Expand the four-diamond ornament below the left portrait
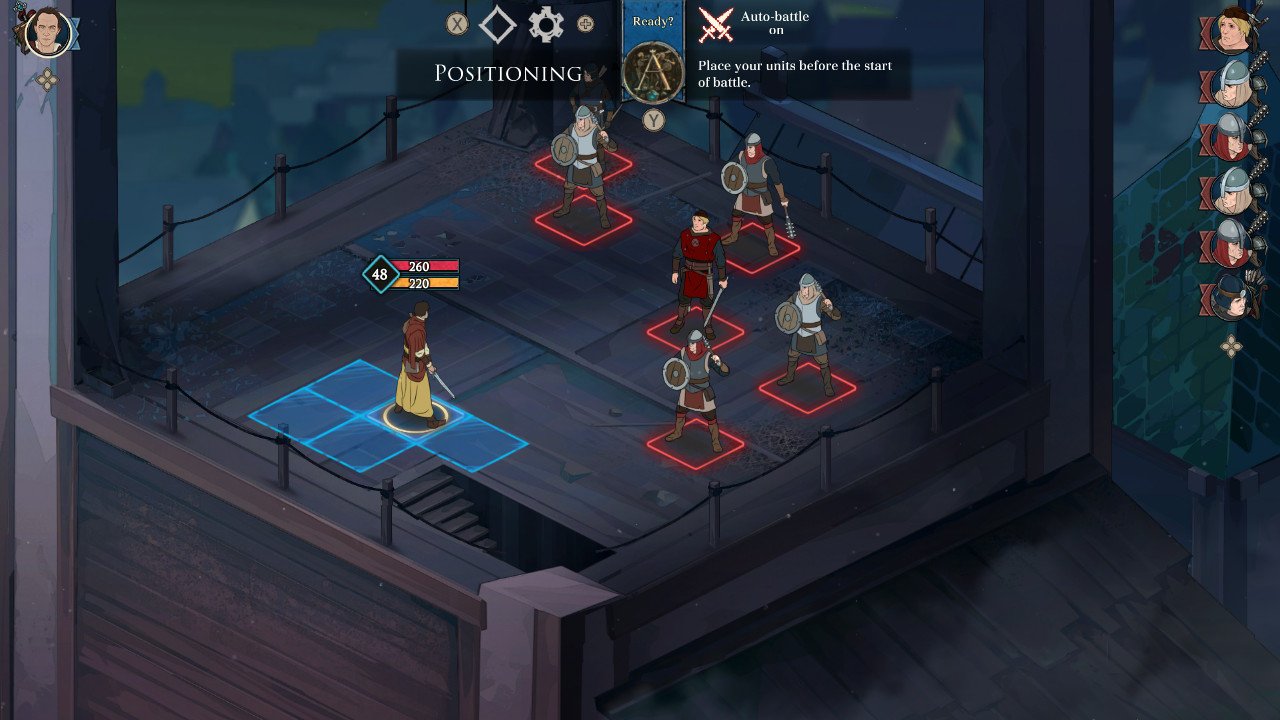 48,78
